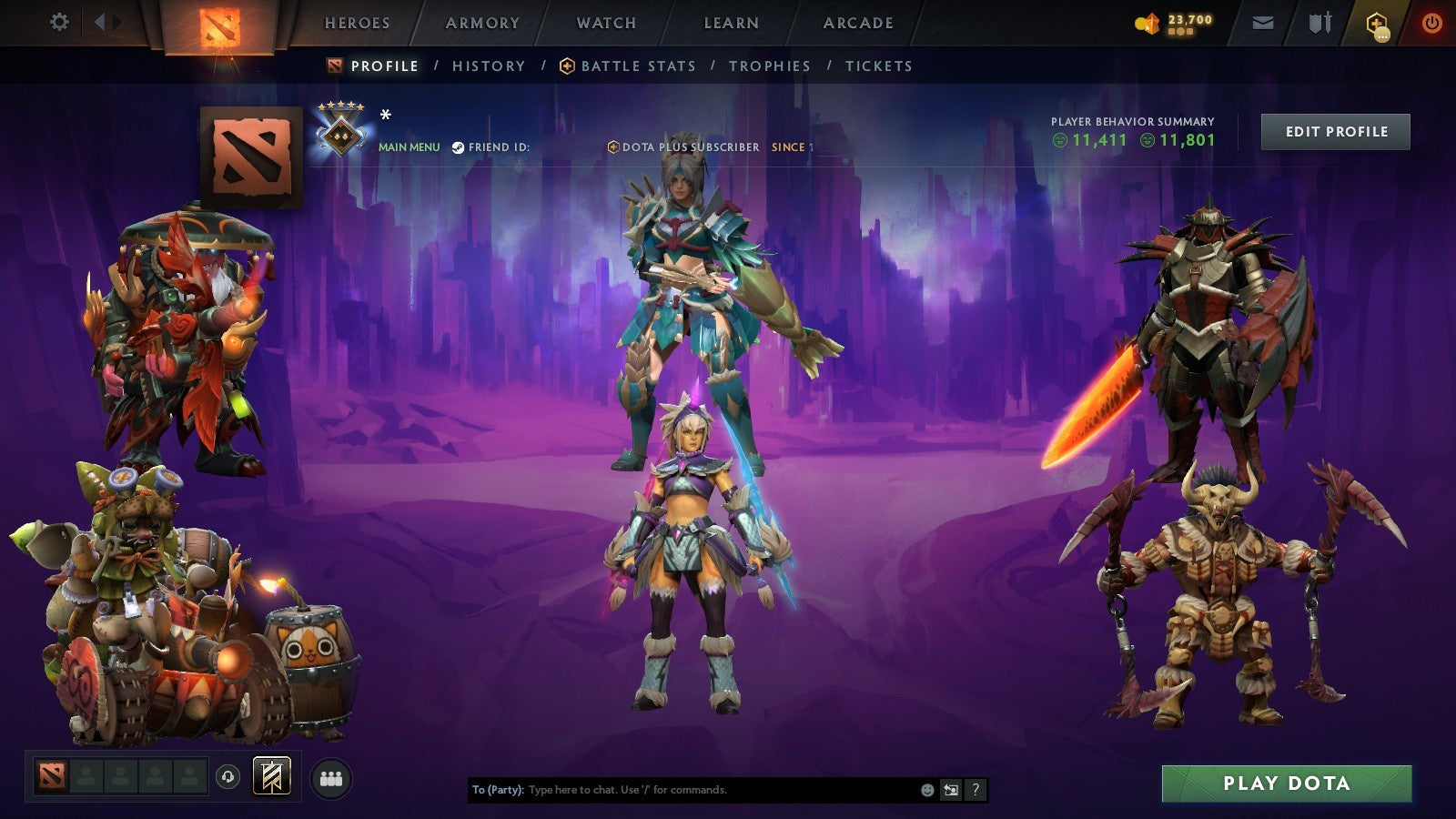The width and height of the screenshot is (1456, 819).
Task: Open the settings gear icon
Action: [x=60, y=20]
